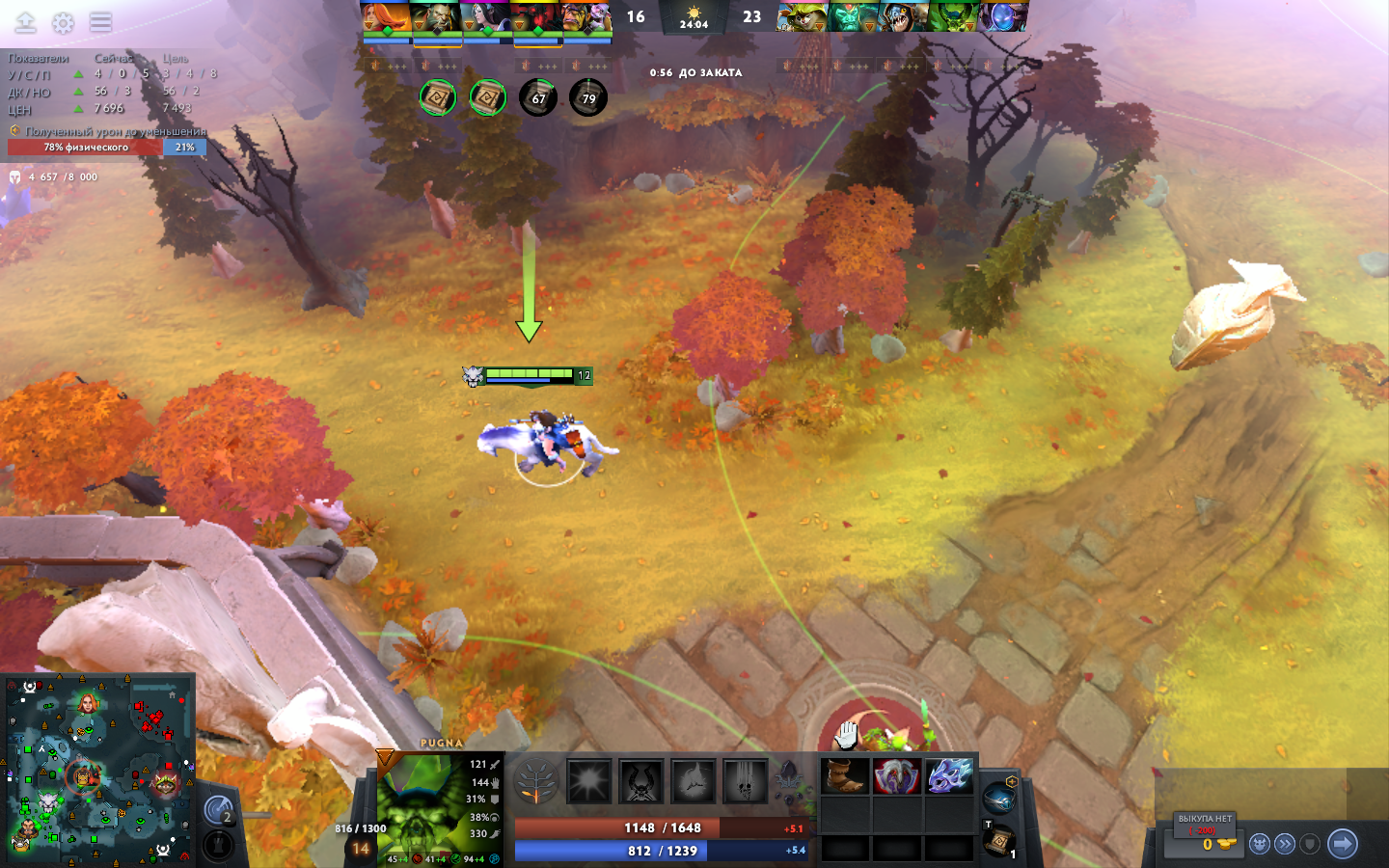Select the boots item slot

click(845, 776)
